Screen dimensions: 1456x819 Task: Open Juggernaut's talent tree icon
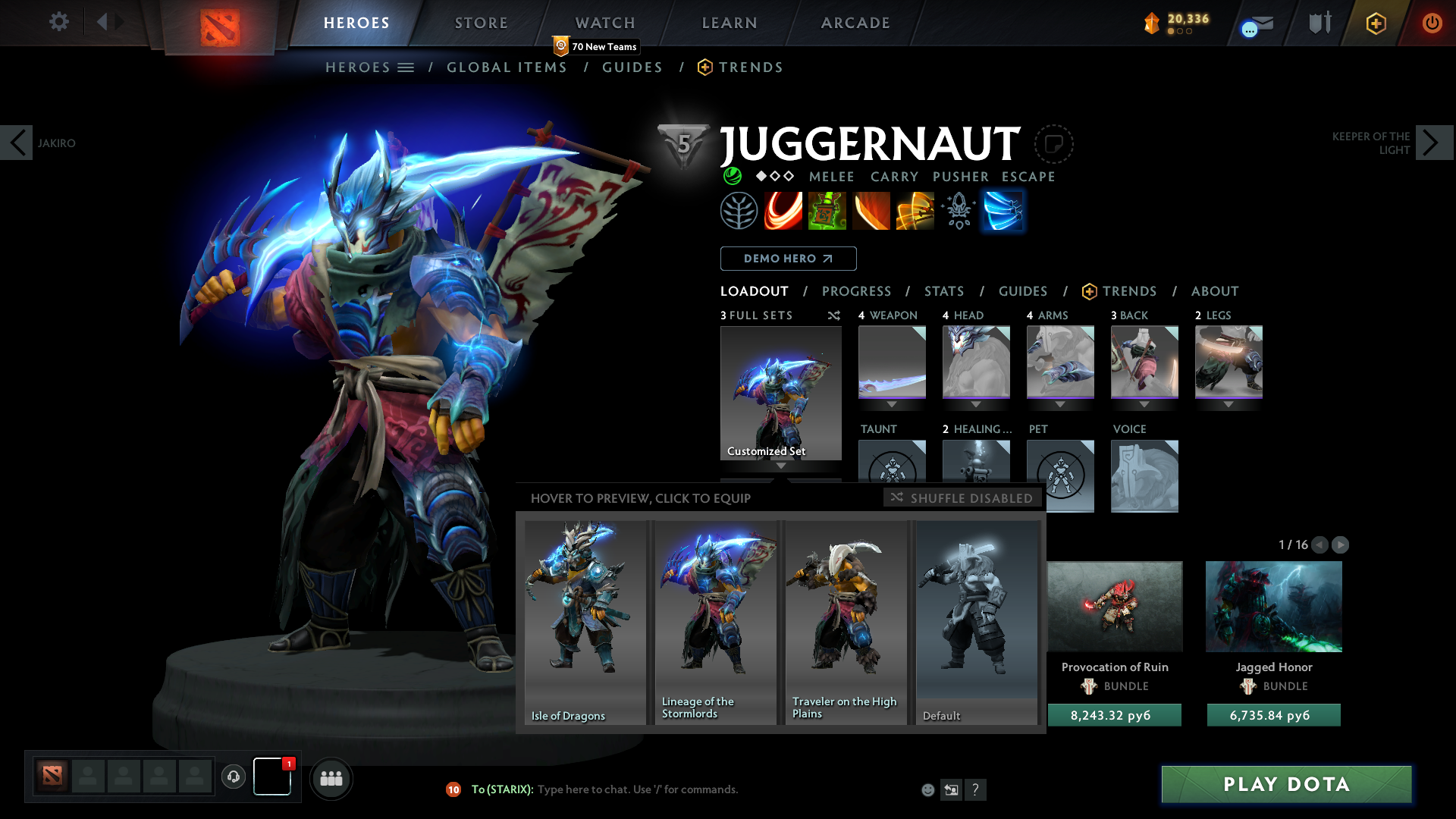click(x=737, y=211)
